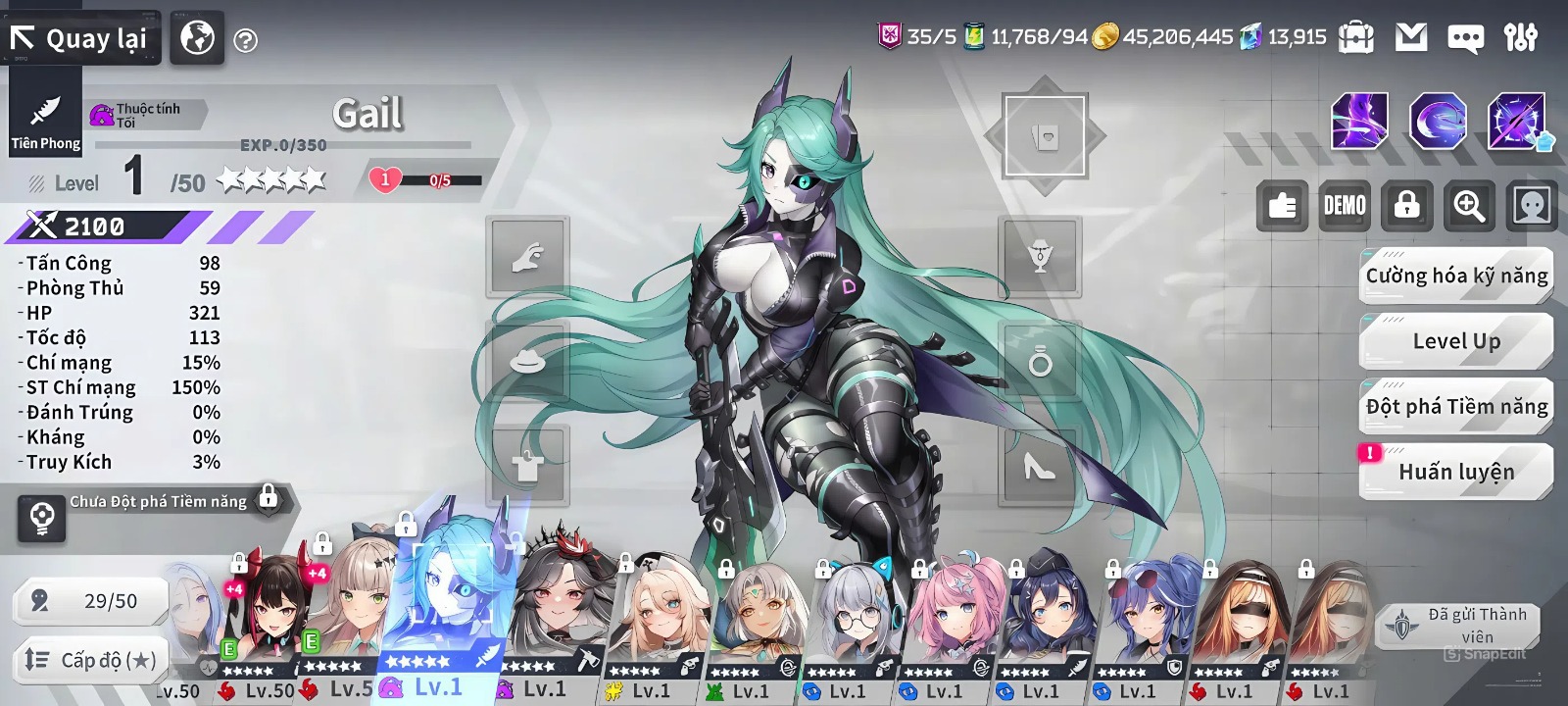This screenshot has width=1568, height=706.
Task: Toggle the padlock lock button
Action: pyautogui.click(x=1406, y=206)
